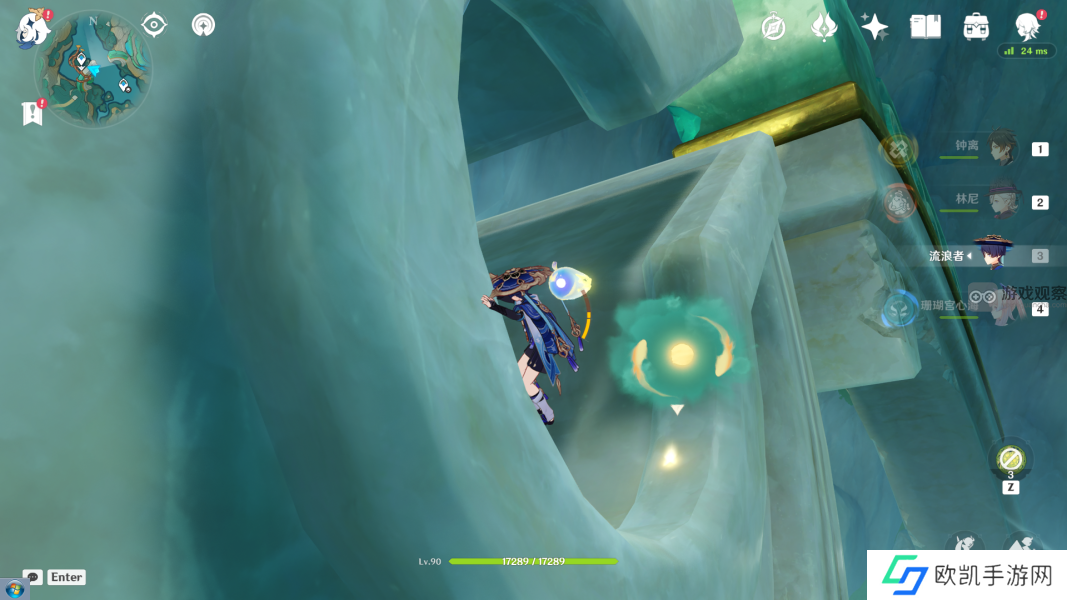Open the Adventurer Handbook book icon
Image resolution: width=1067 pixels, height=600 pixels.
click(x=925, y=27)
